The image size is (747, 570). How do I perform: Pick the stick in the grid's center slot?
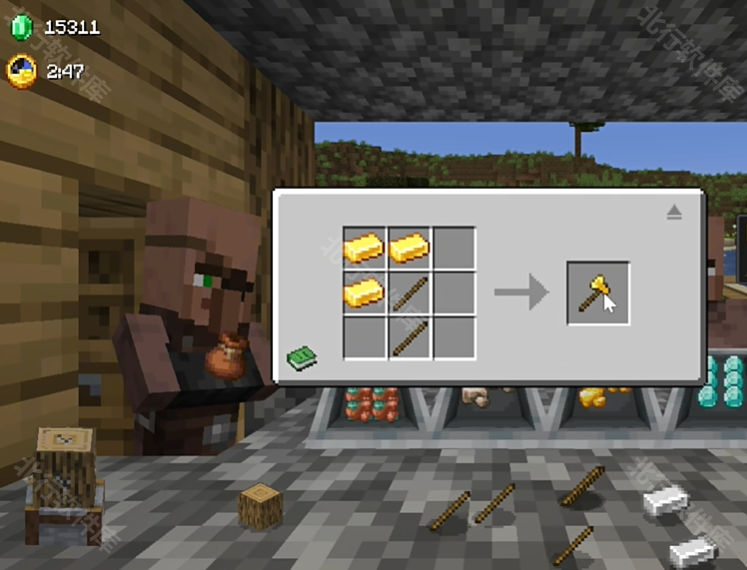[x=409, y=293]
